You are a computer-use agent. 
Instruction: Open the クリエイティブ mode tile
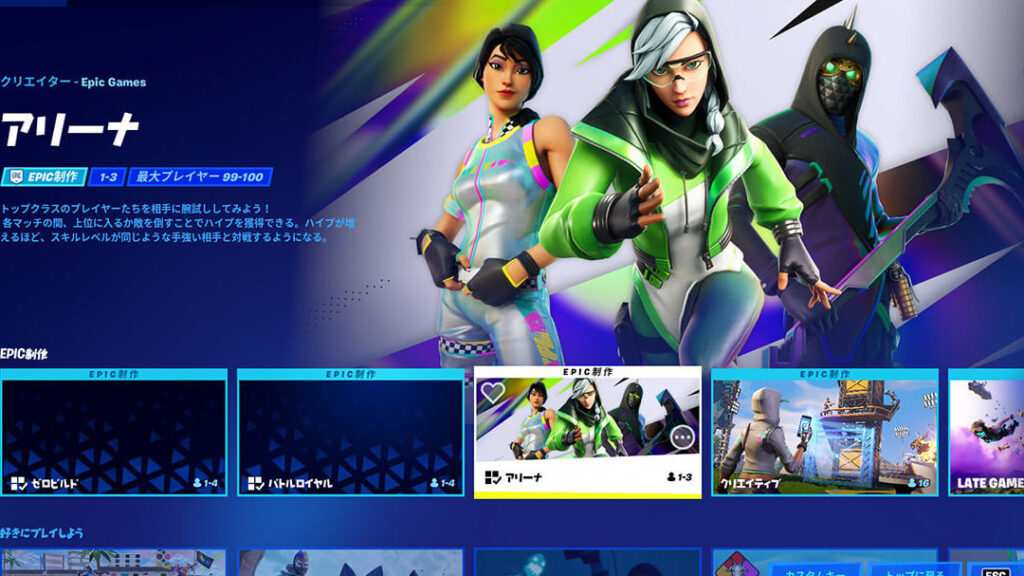click(824, 432)
